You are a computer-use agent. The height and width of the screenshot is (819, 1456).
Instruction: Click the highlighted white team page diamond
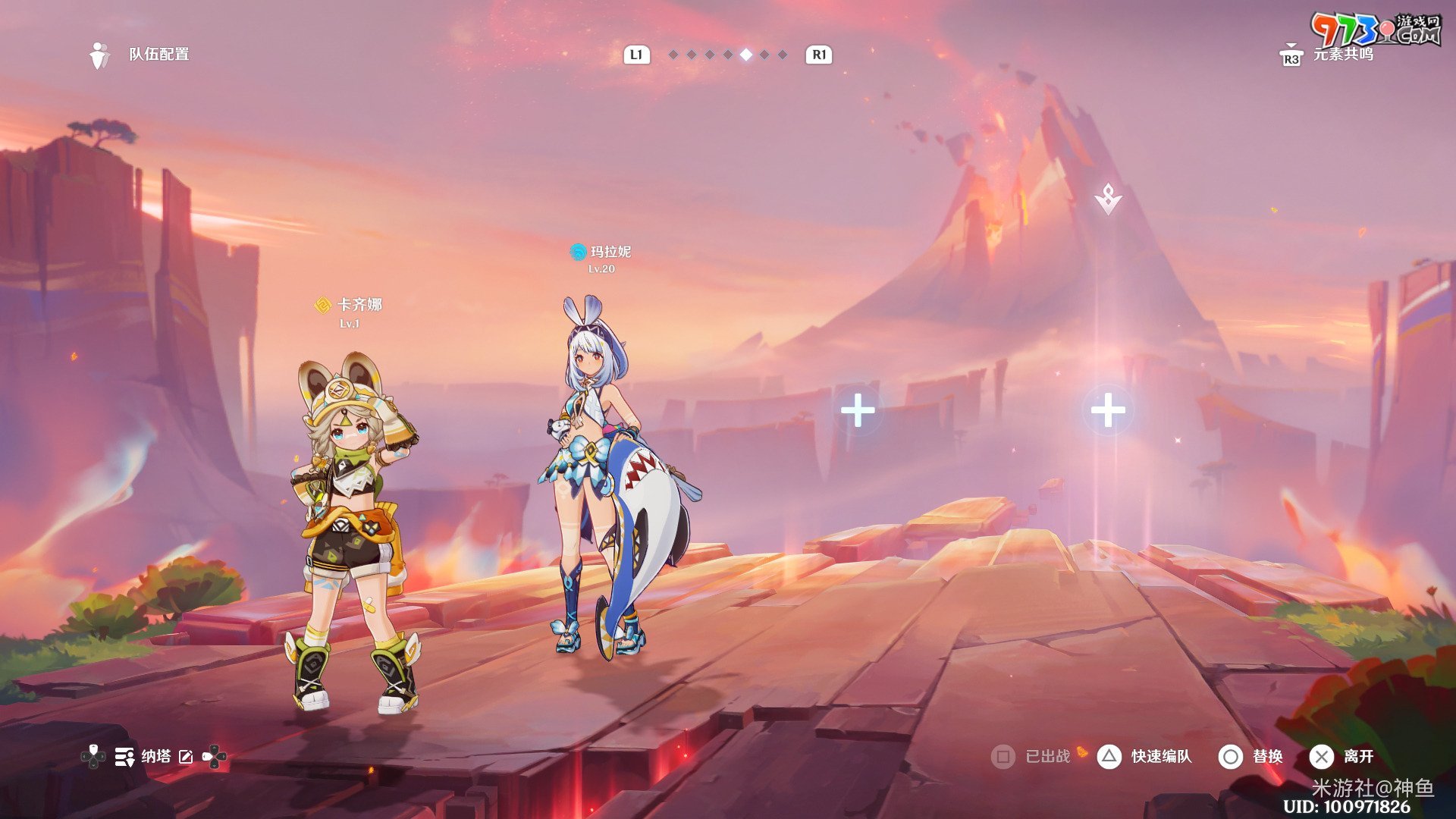[746, 55]
